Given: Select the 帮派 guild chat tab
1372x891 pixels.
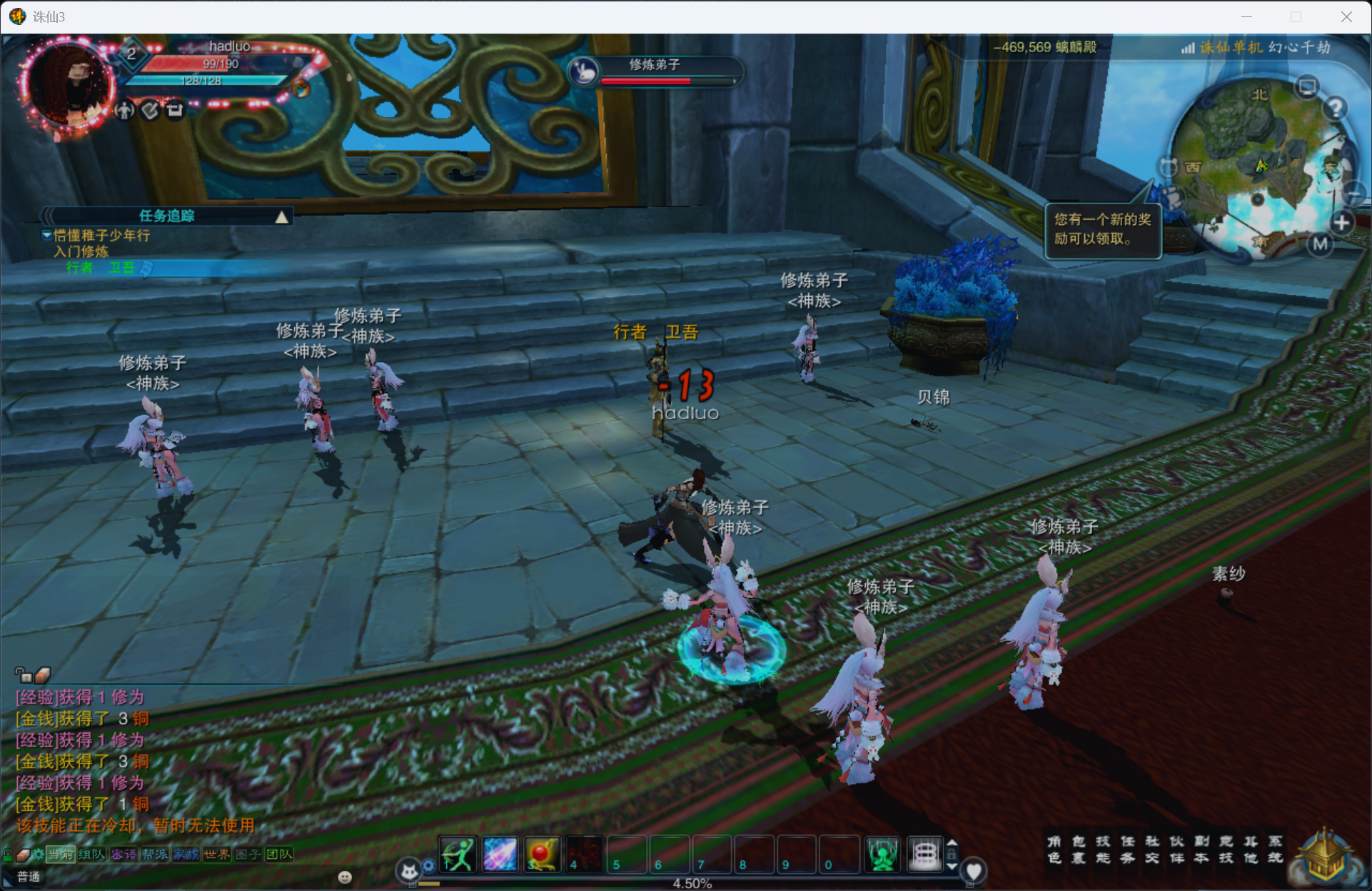Looking at the screenshot, I should coord(154,855).
